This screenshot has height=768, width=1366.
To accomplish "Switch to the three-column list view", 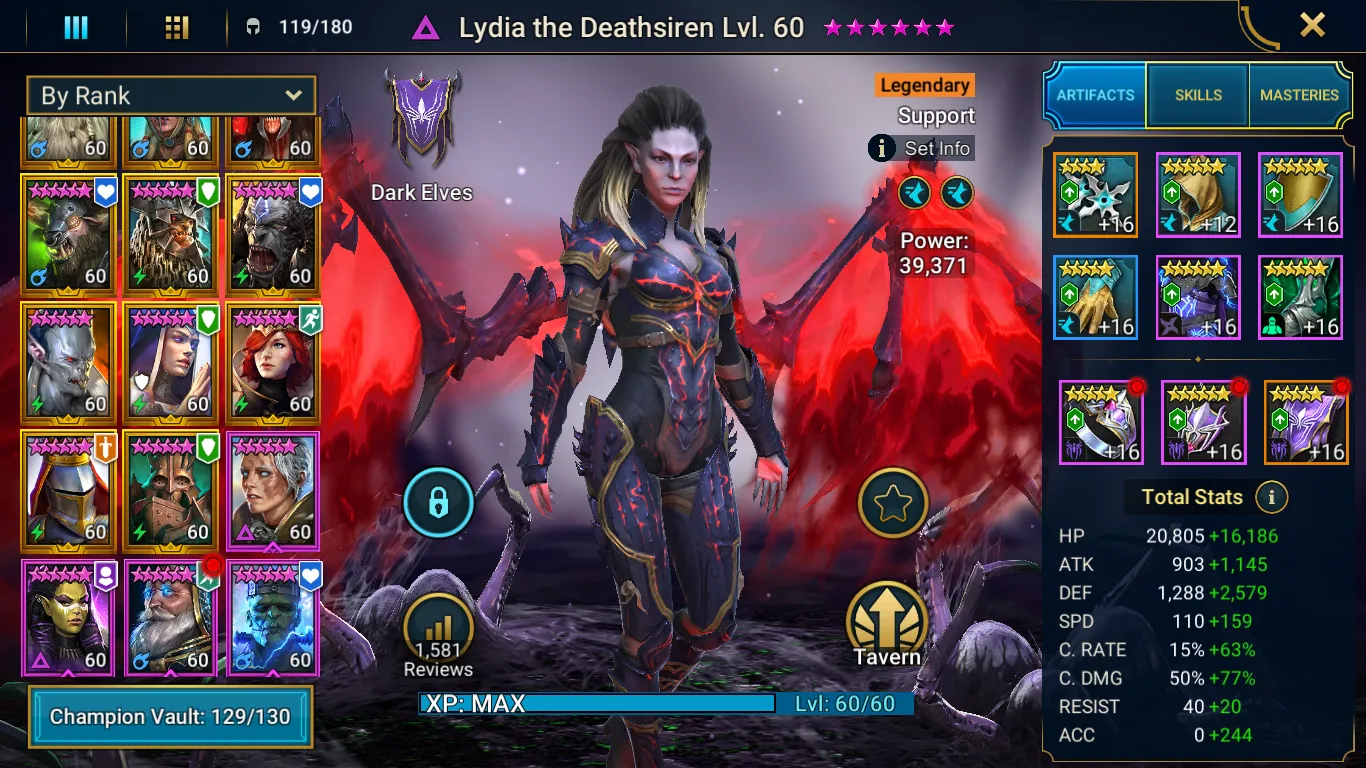I will tap(76, 27).
